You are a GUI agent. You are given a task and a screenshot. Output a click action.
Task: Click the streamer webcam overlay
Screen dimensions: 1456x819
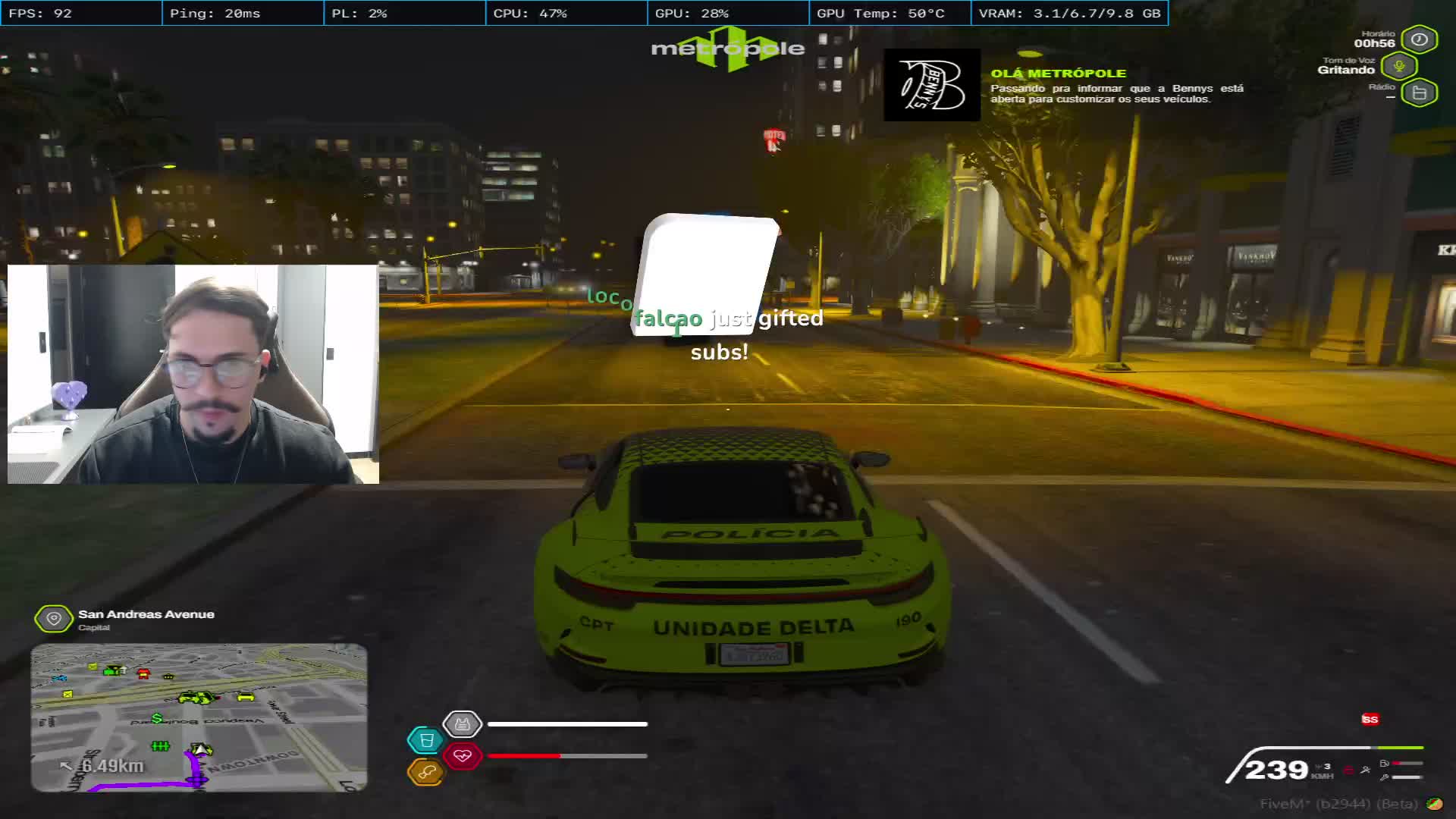point(193,374)
